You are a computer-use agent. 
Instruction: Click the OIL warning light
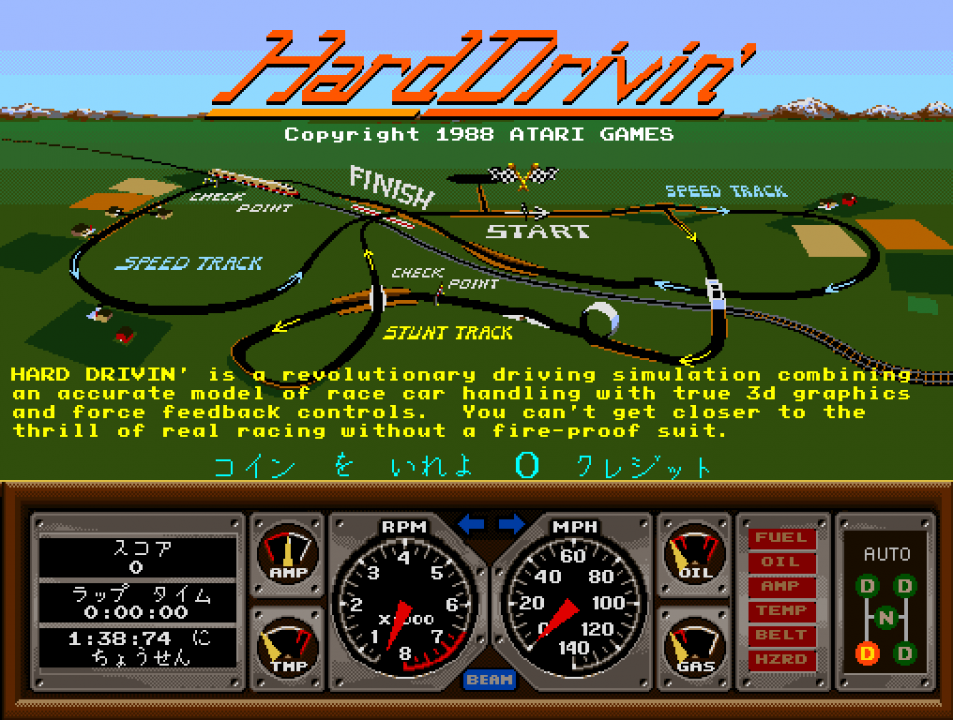781,562
